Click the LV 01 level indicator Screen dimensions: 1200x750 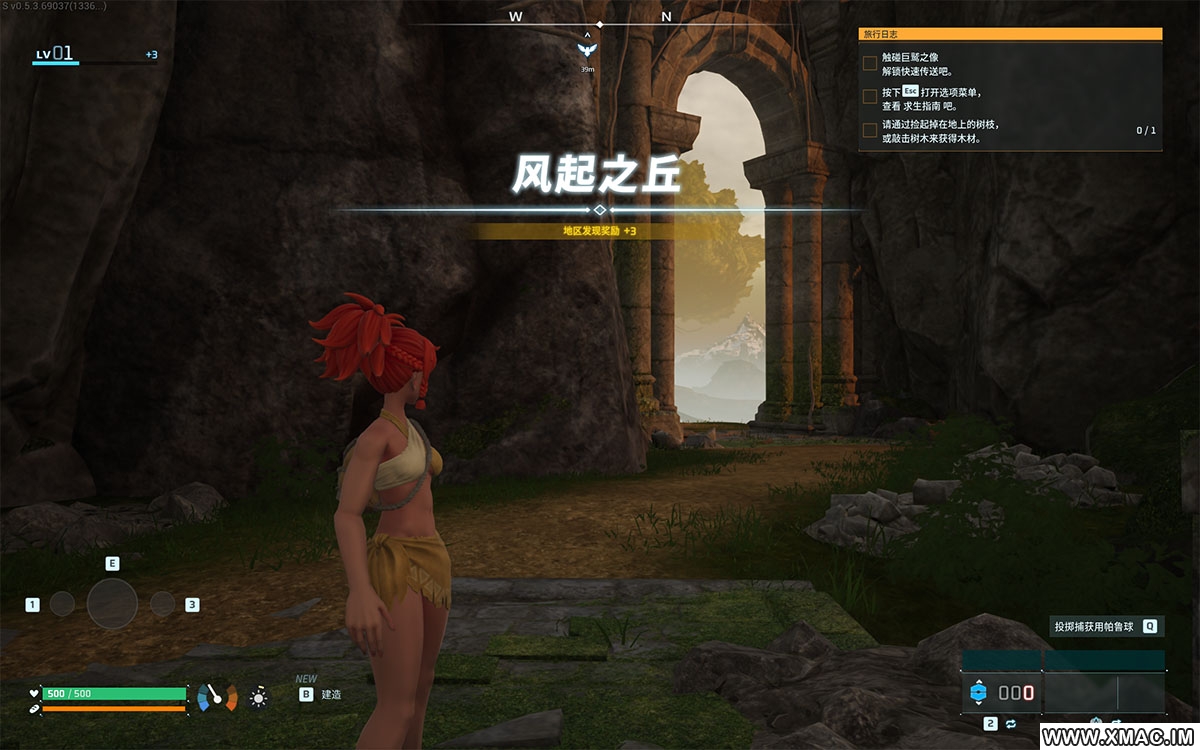pos(55,54)
